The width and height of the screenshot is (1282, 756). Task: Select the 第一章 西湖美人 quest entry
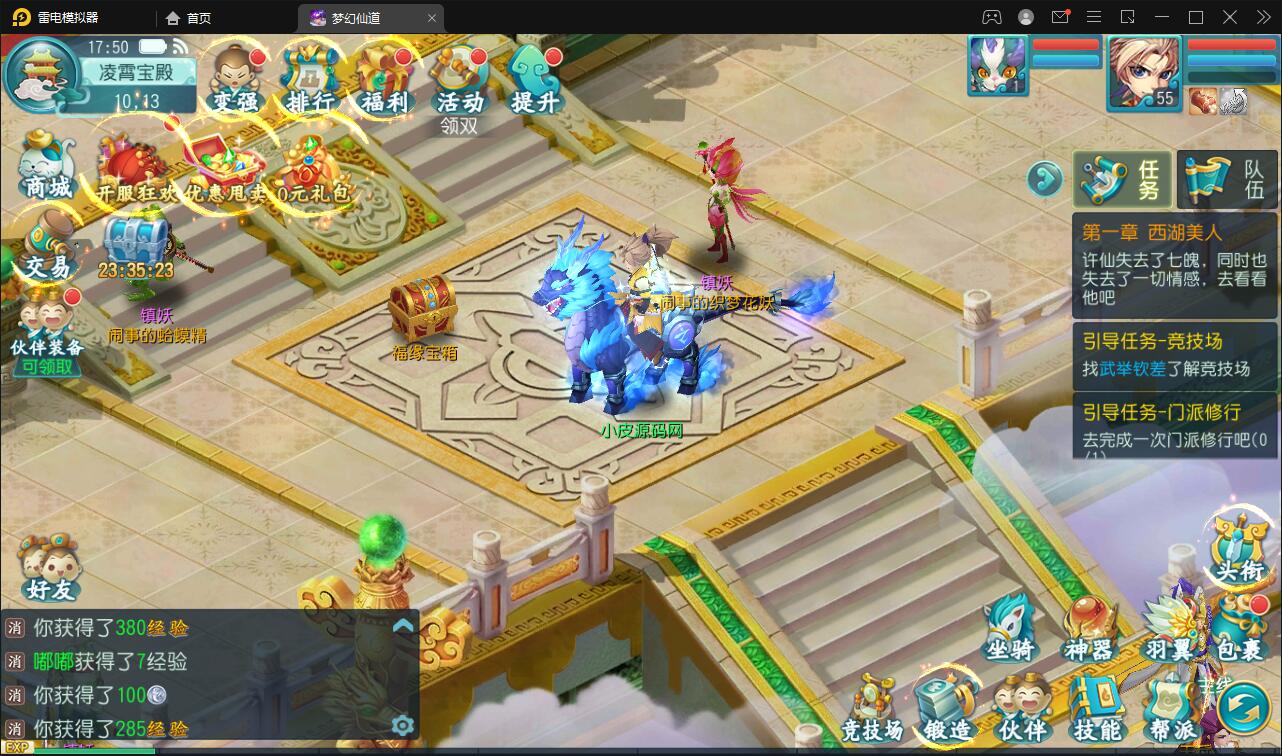click(x=1174, y=263)
